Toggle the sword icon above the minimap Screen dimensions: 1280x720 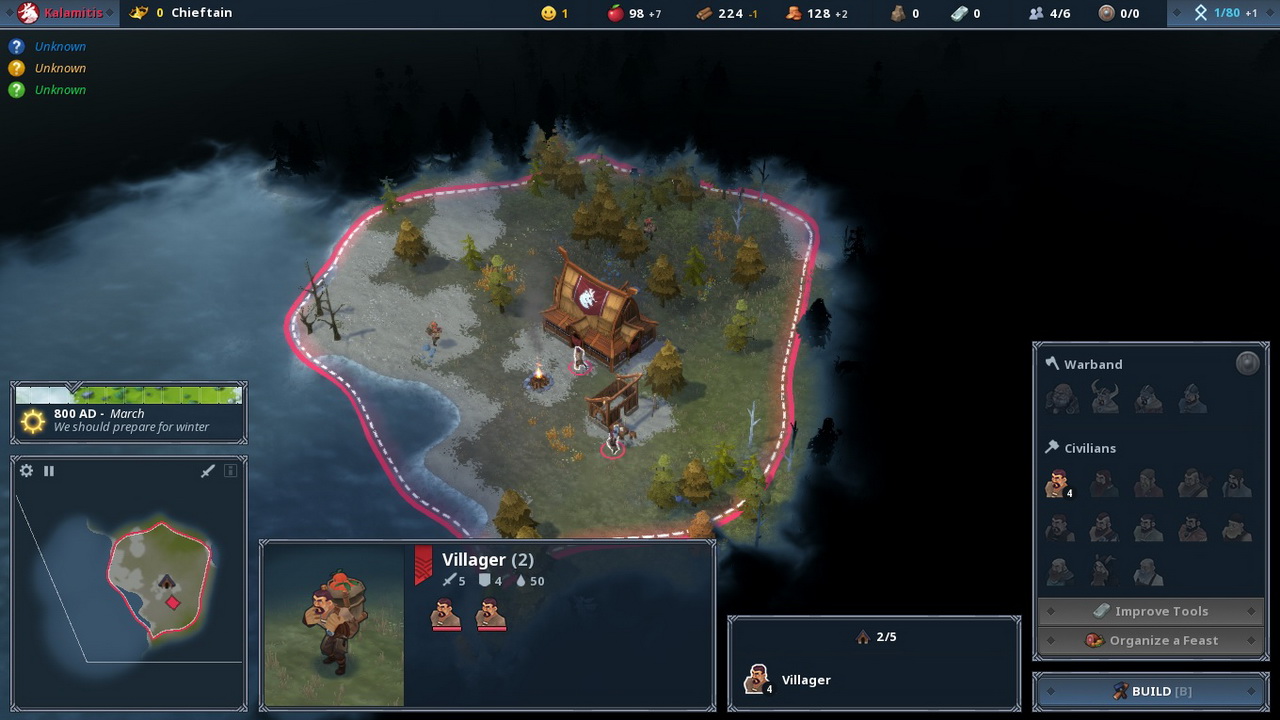click(208, 471)
